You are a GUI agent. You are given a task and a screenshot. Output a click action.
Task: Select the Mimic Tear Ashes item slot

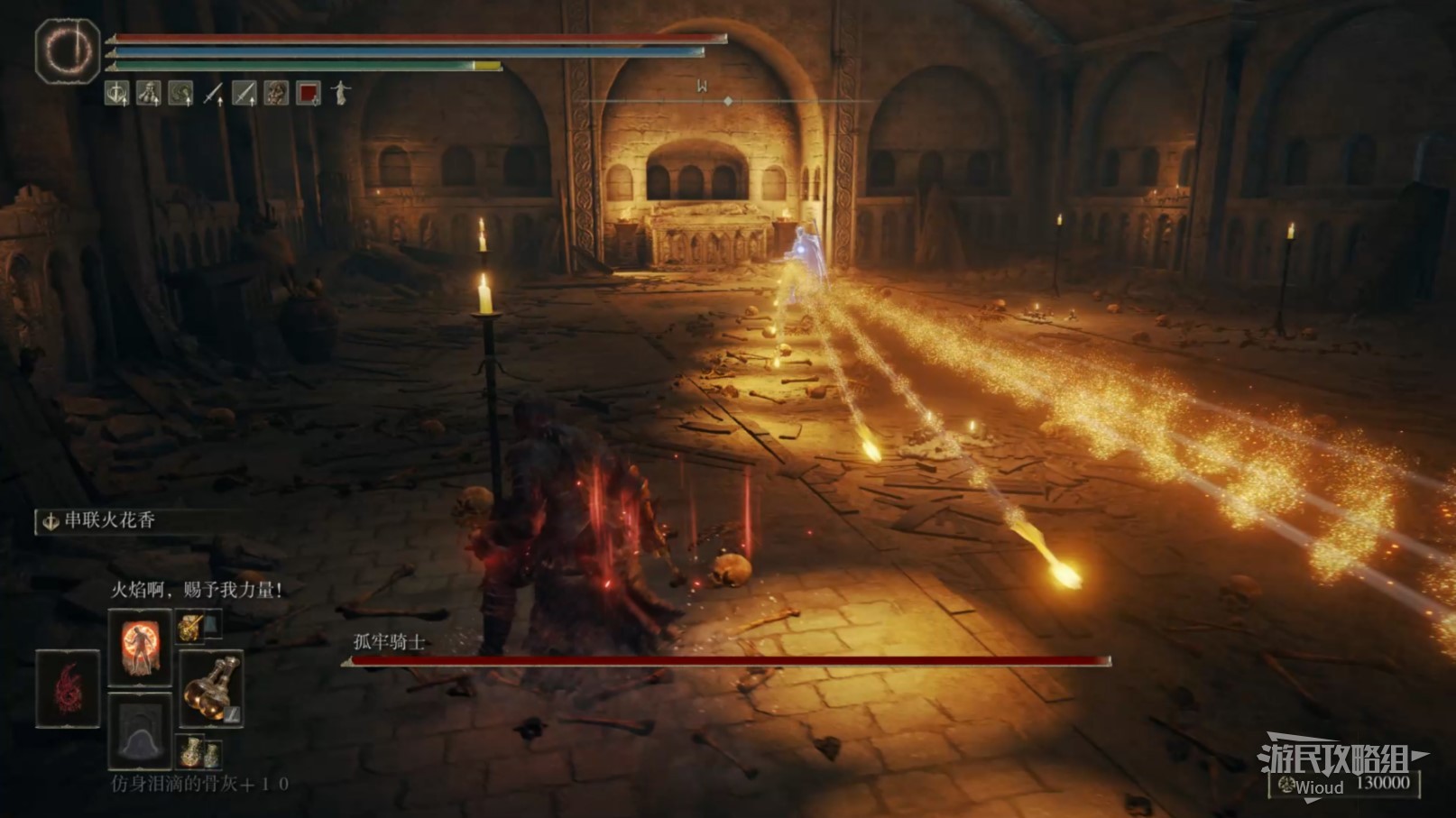click(140, 730)
